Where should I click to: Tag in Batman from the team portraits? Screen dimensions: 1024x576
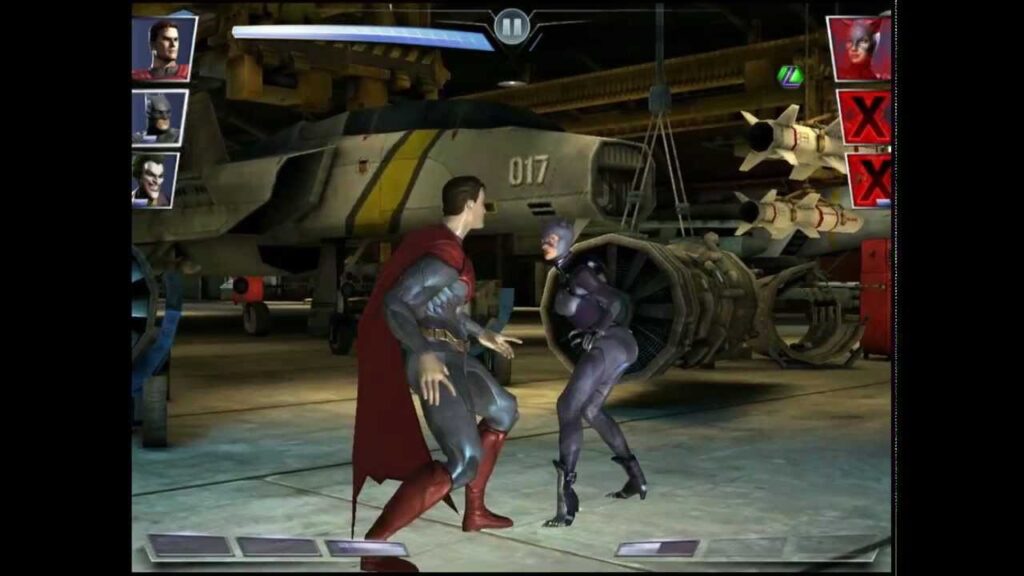pyautogui.click(x=159, y=118)
